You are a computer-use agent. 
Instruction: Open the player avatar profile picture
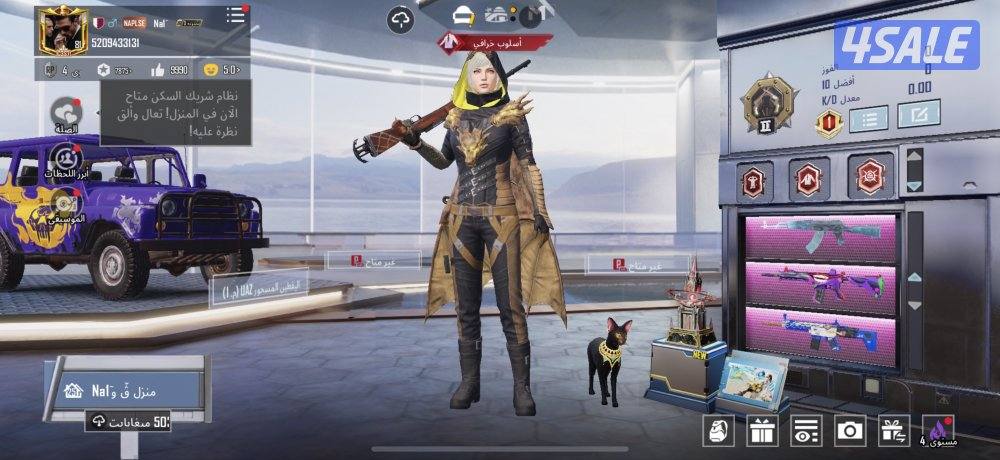[62, 30]
